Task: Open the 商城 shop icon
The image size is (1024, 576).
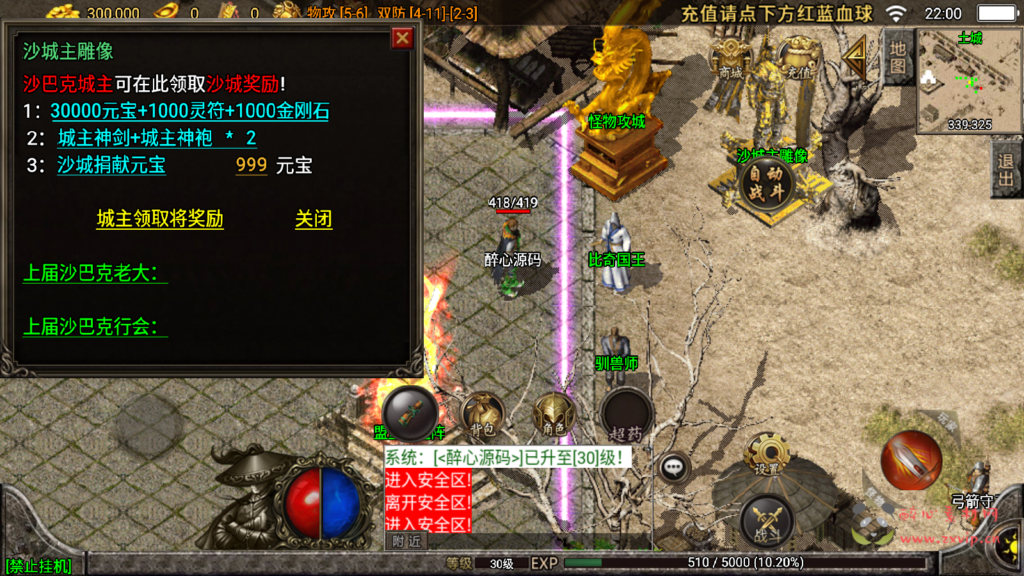Action: coord(730,59)
